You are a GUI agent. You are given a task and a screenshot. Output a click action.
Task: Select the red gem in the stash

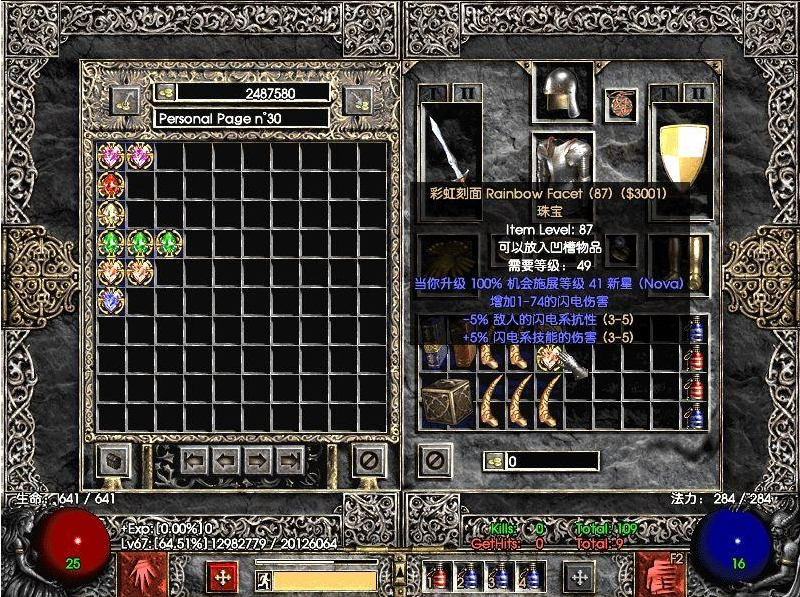111,185
